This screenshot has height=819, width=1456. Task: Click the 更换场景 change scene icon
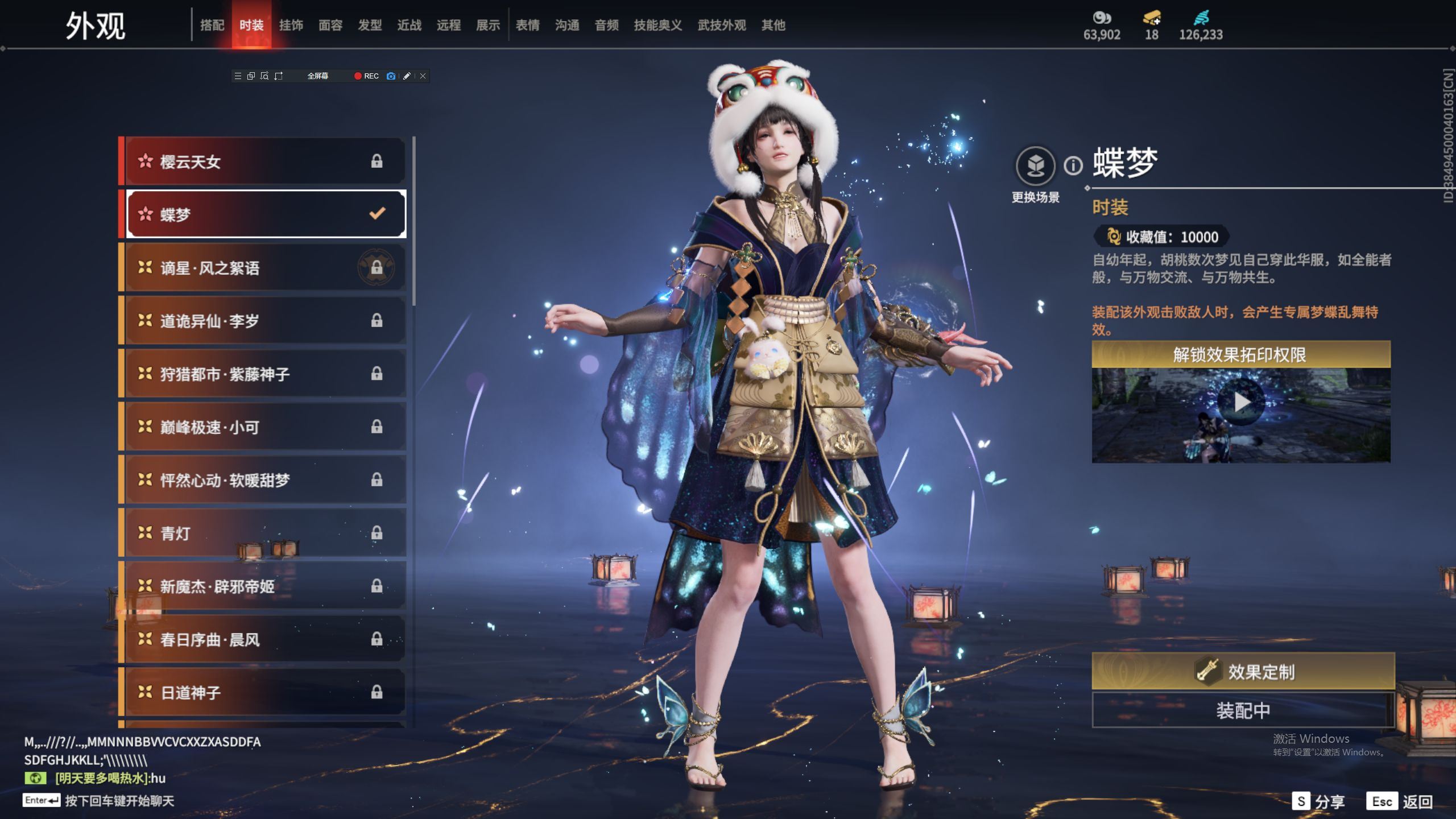(1035, 166)
